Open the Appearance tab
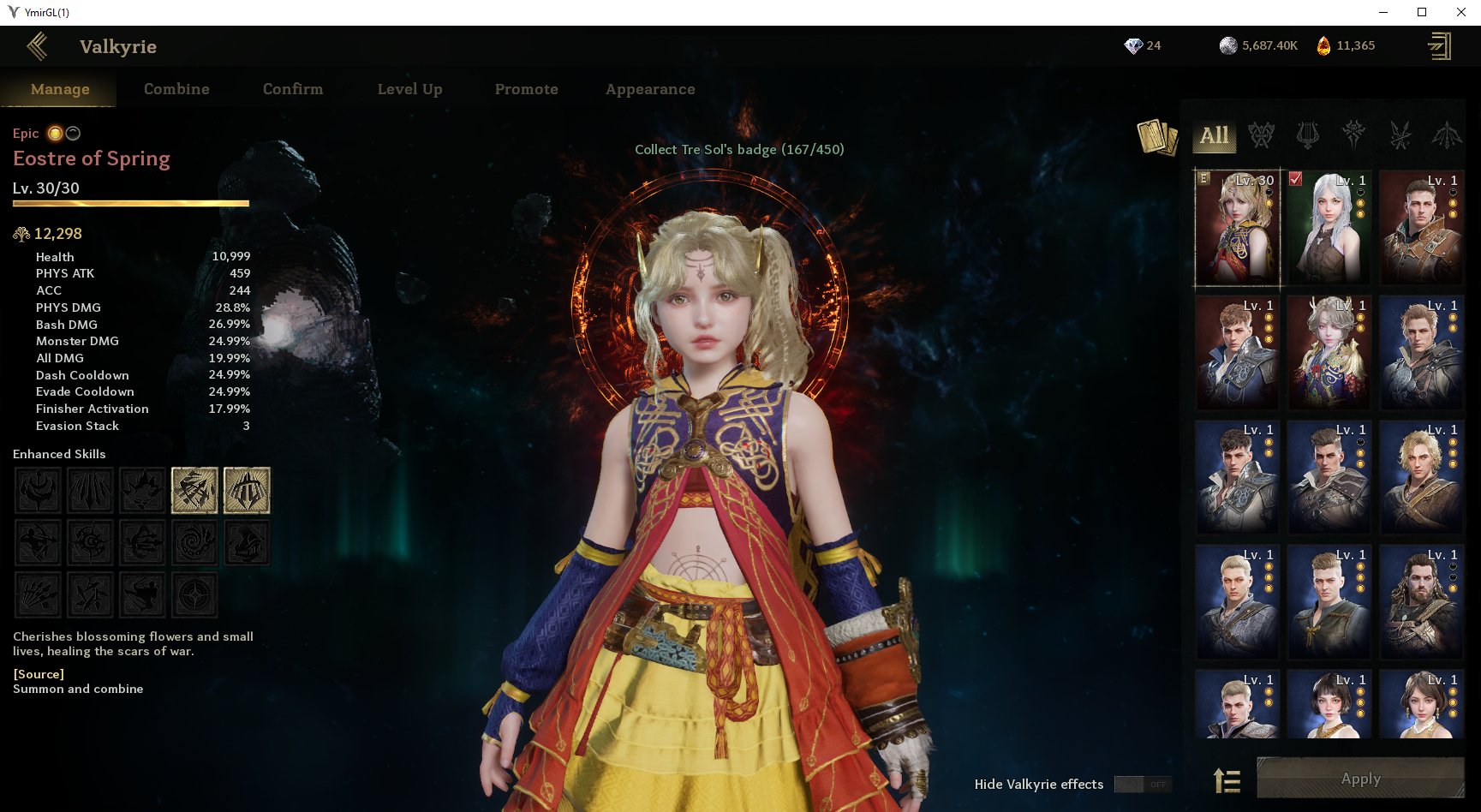 coord(650,89)
